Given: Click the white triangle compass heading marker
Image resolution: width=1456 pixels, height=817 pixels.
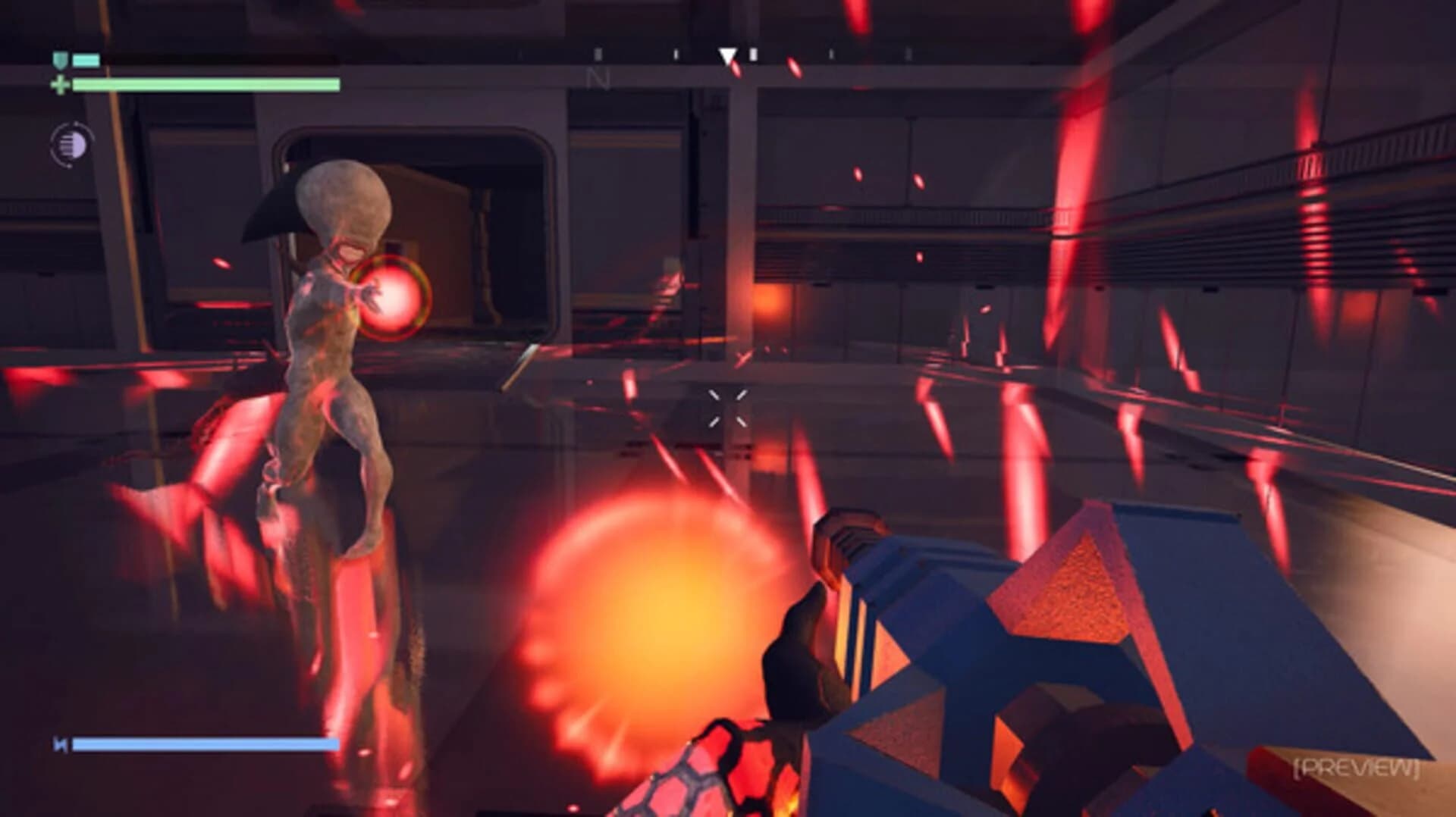Looking at the screenshot, I should point(728,55).
